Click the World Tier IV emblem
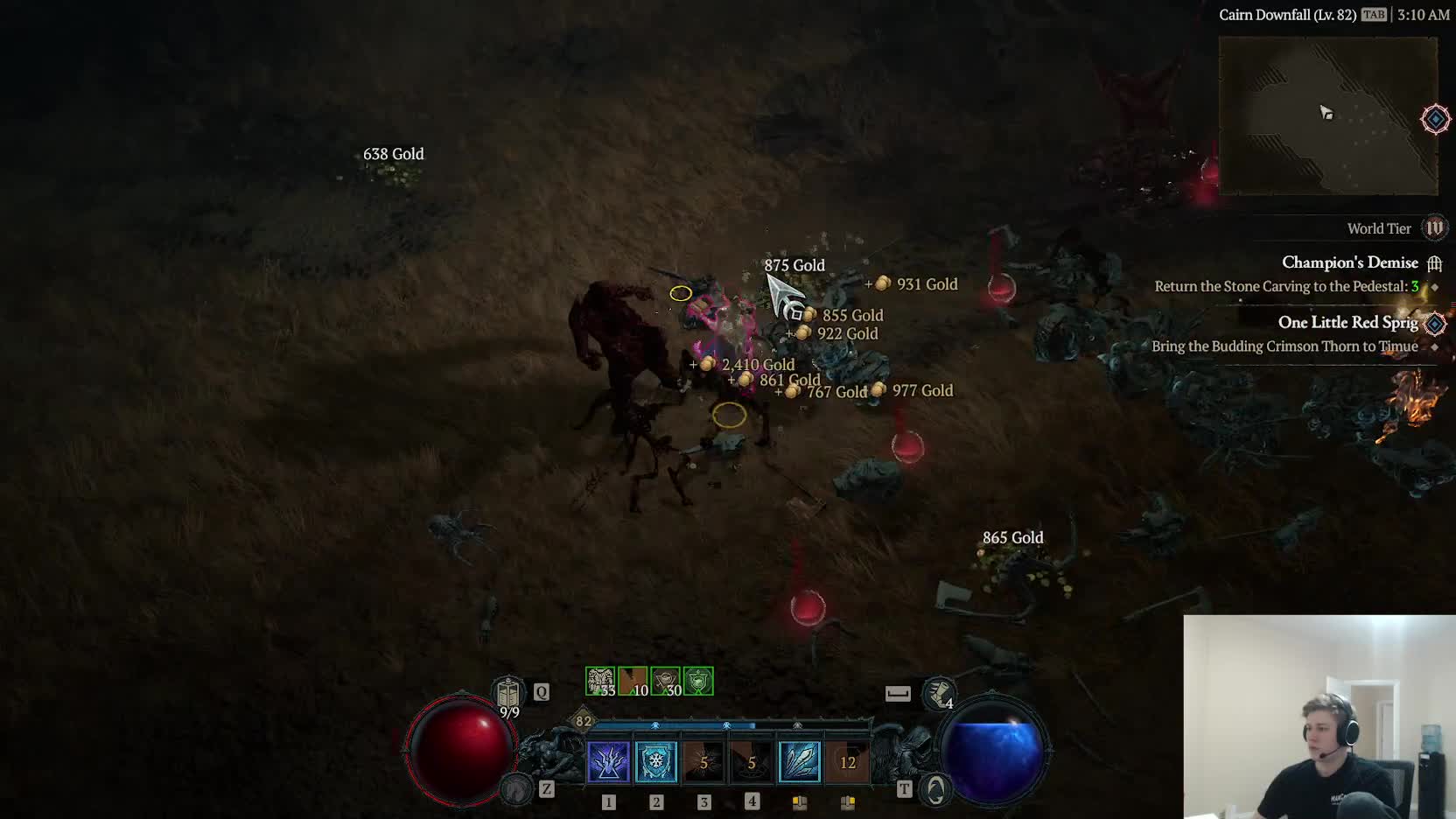 1434,228
